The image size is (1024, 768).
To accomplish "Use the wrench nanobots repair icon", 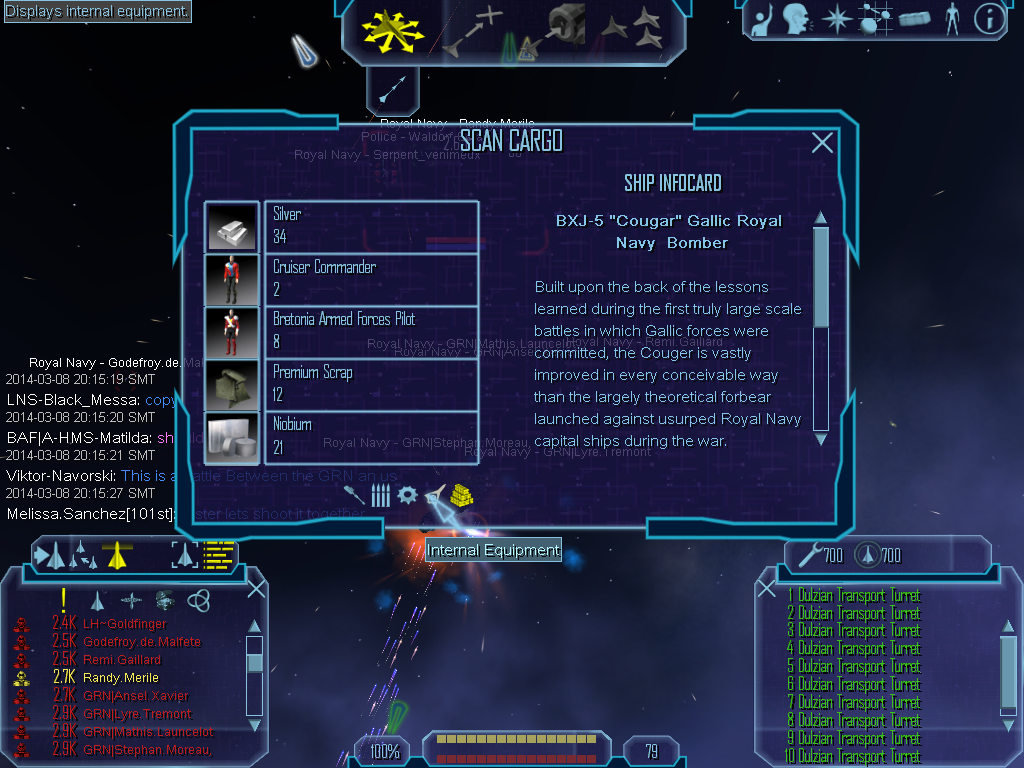I will (807, 553).
